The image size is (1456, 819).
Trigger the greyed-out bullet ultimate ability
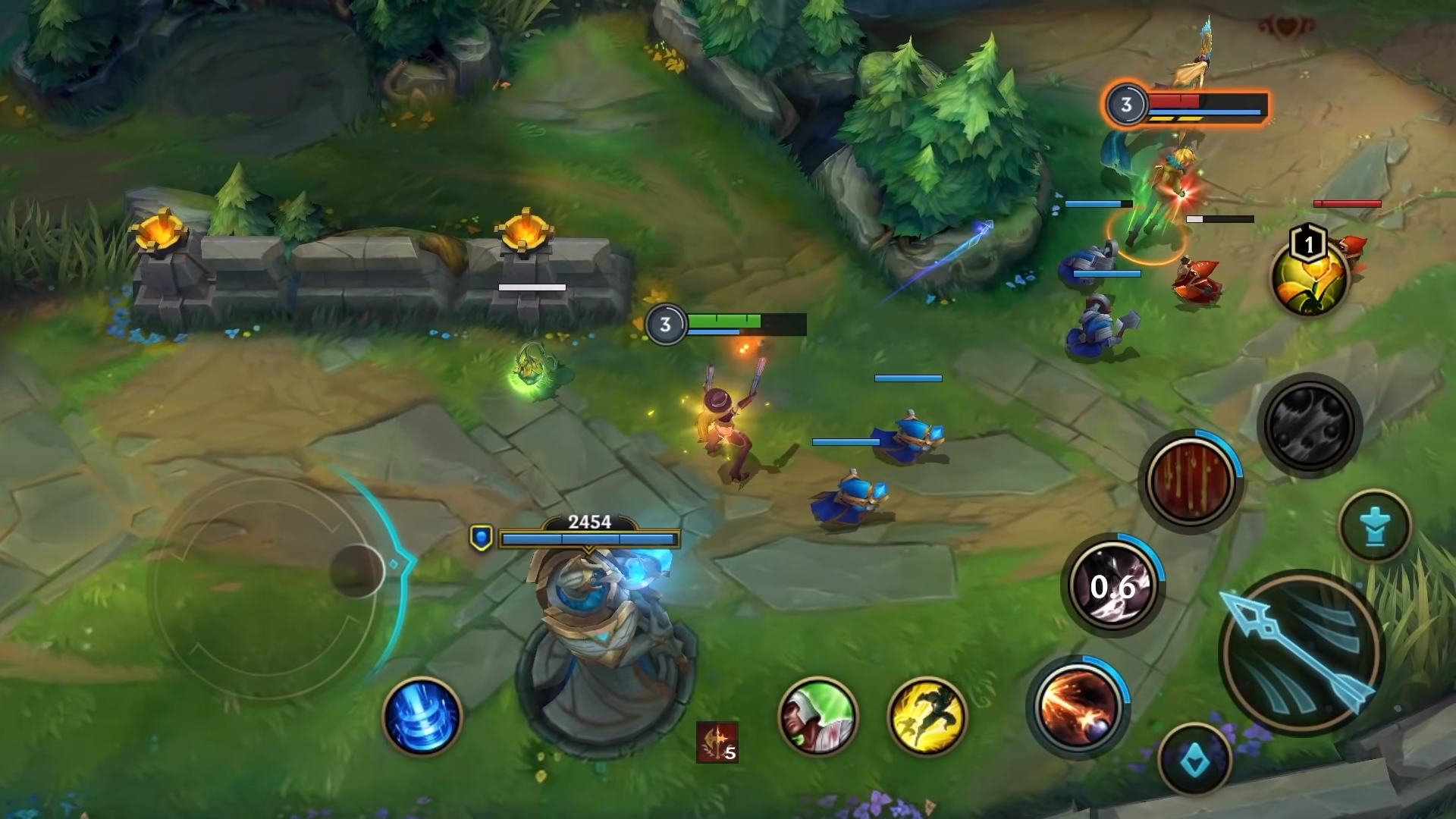(1310, 425)
